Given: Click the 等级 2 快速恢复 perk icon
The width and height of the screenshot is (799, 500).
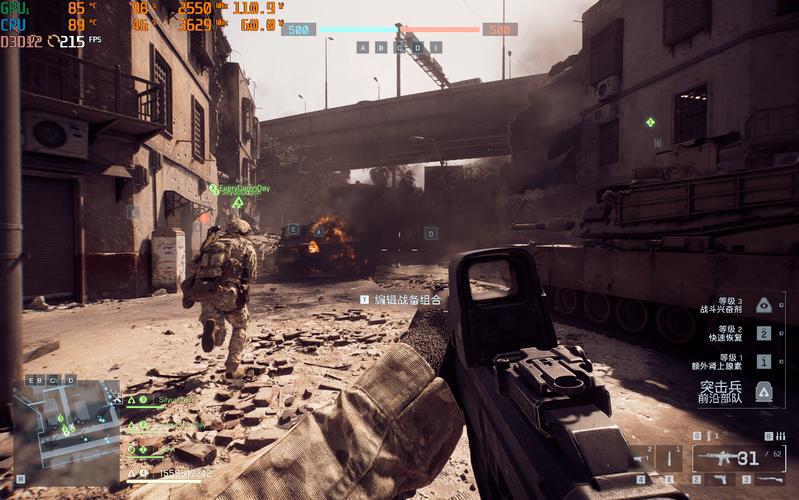Looking at the screenshot, I should click(763, 334).
